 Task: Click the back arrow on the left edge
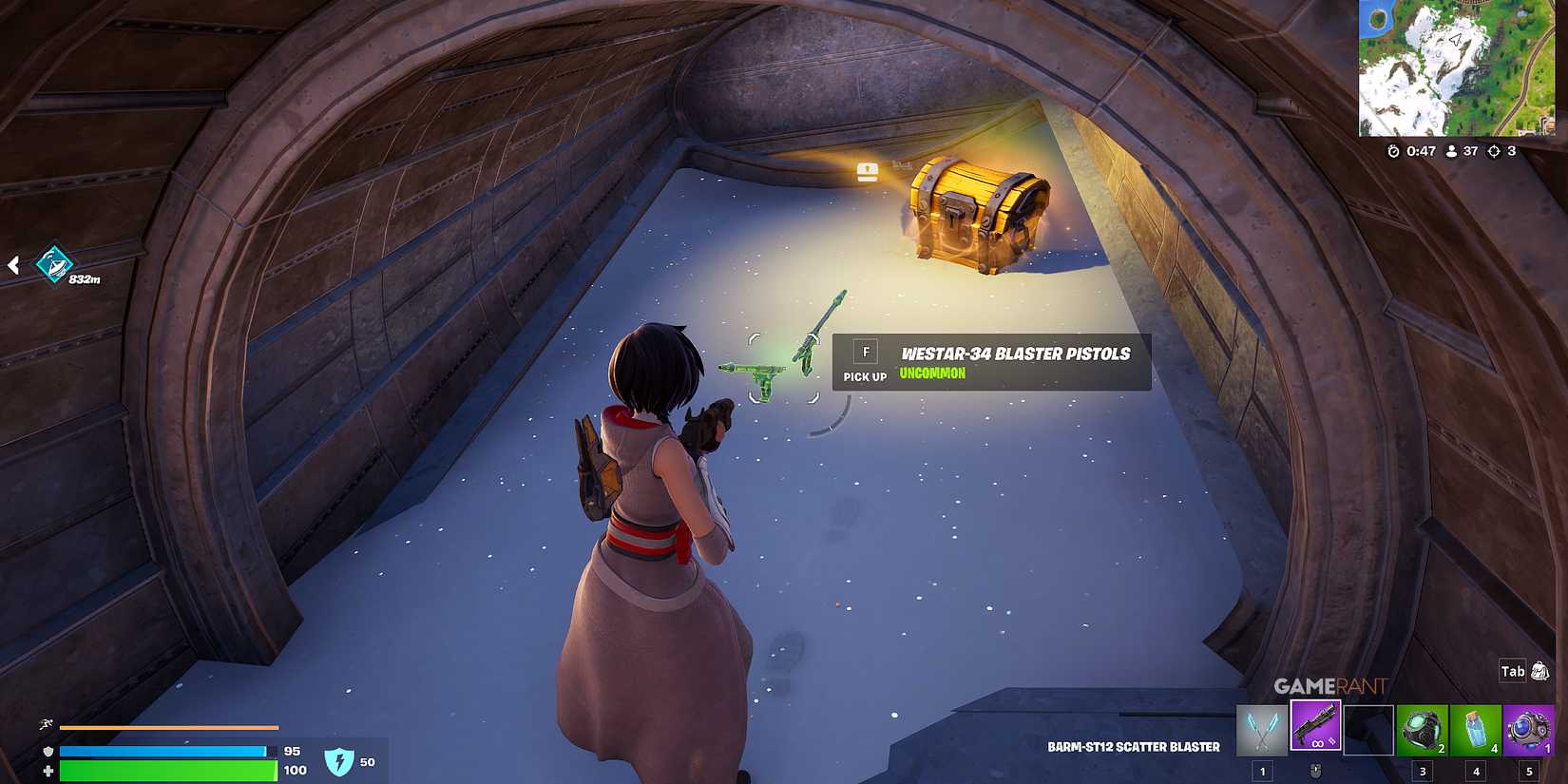12,267
